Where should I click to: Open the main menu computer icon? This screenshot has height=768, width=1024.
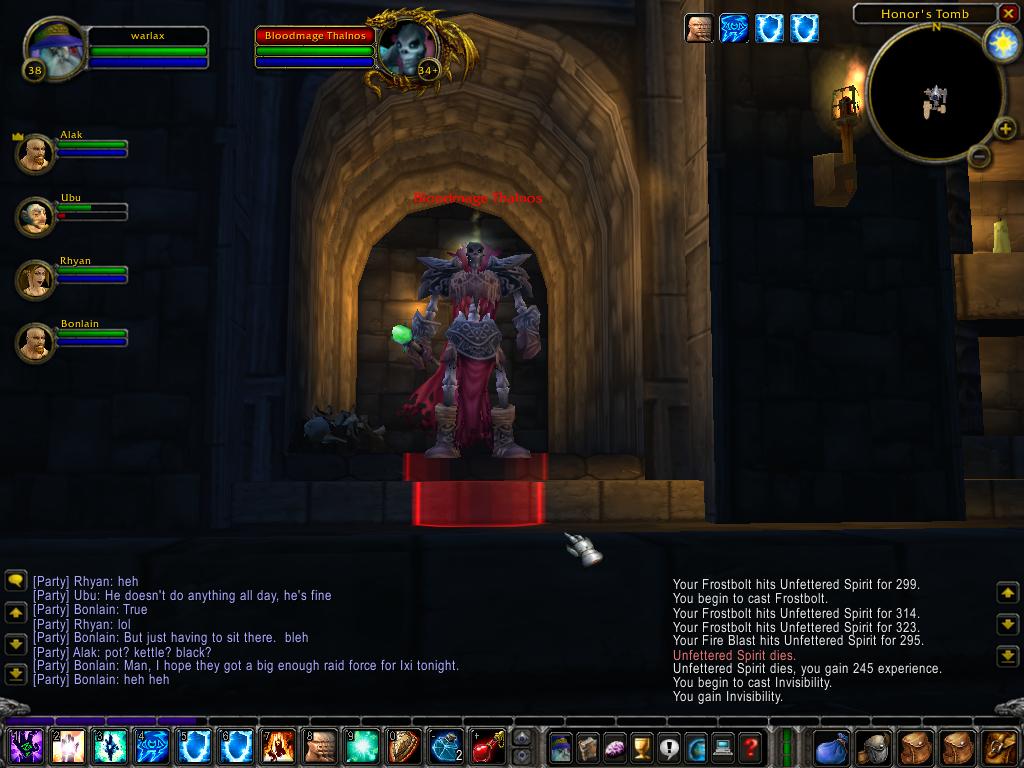tap(723, 746)
